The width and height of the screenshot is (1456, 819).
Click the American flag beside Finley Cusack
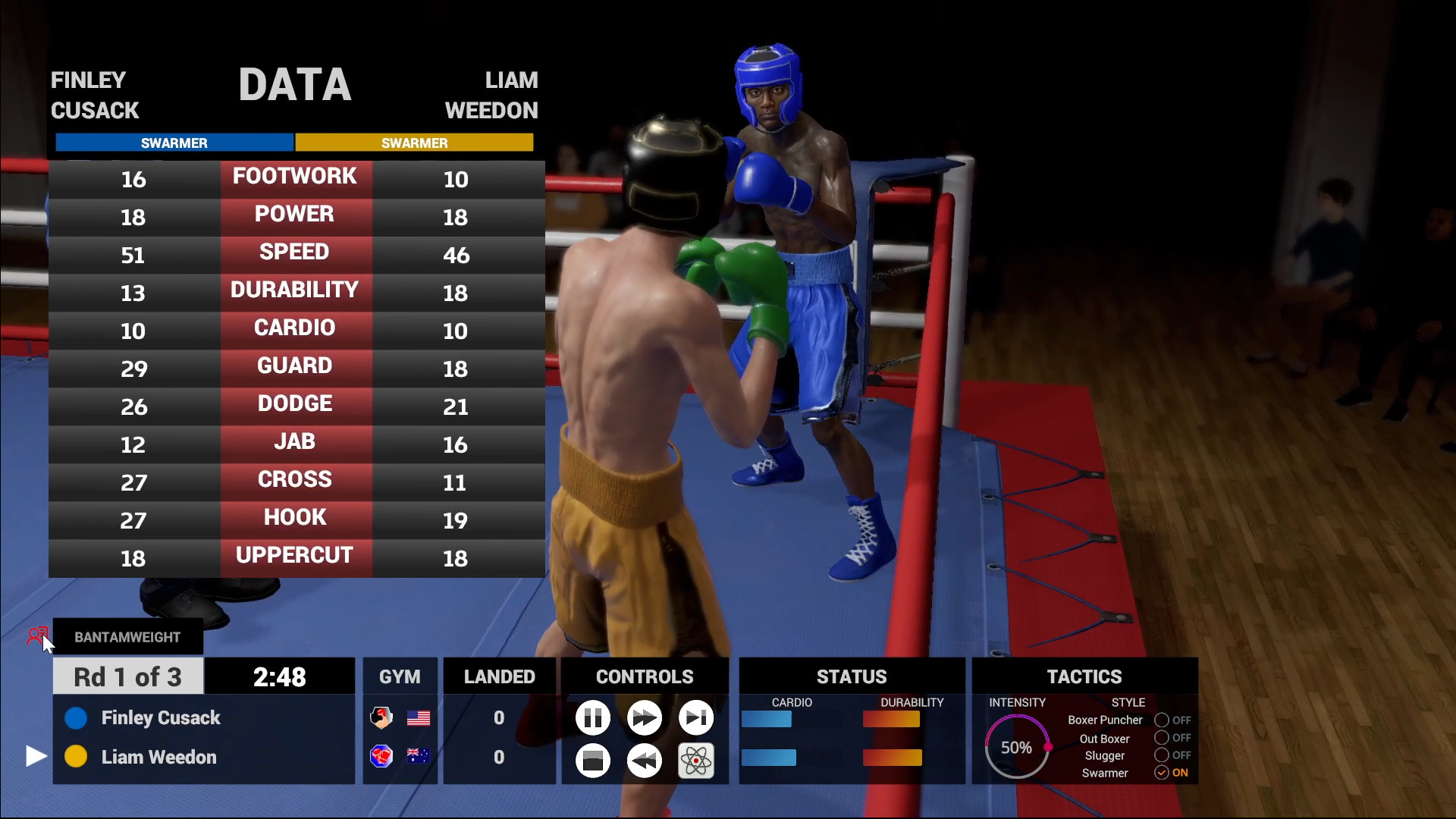pos(419,717)
